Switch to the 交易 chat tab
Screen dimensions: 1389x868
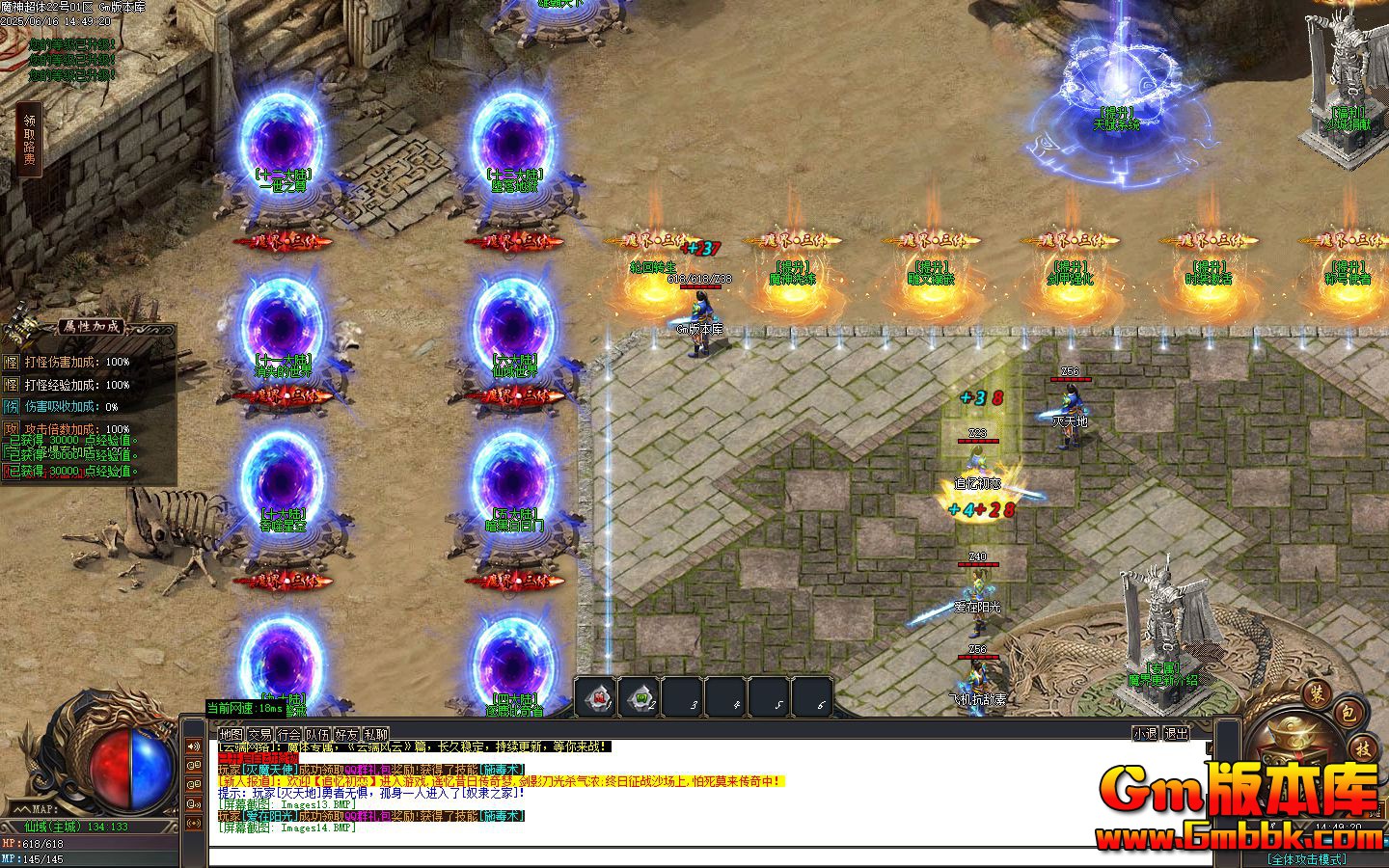pyautogui.click(x=260, y=734)
